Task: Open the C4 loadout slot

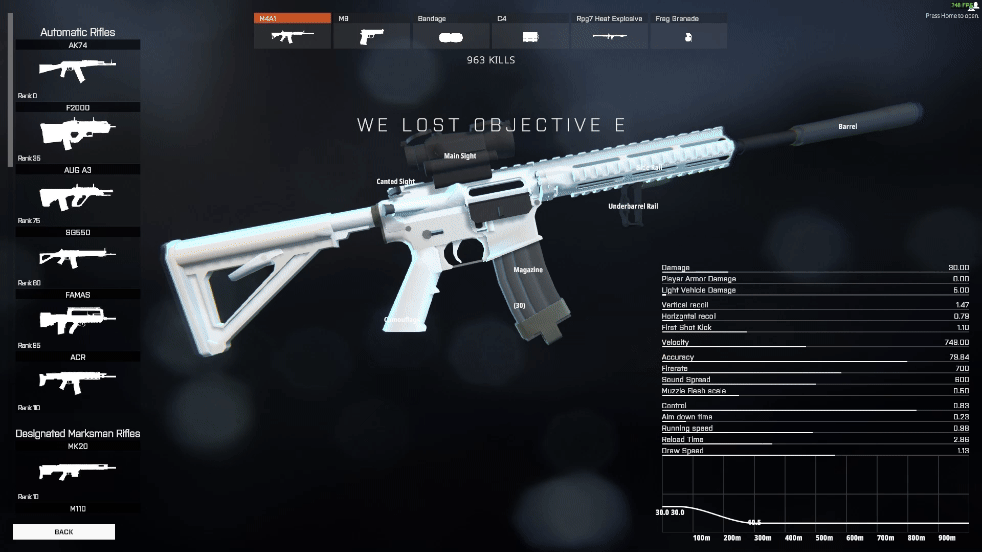Action: tap(530, 35)
